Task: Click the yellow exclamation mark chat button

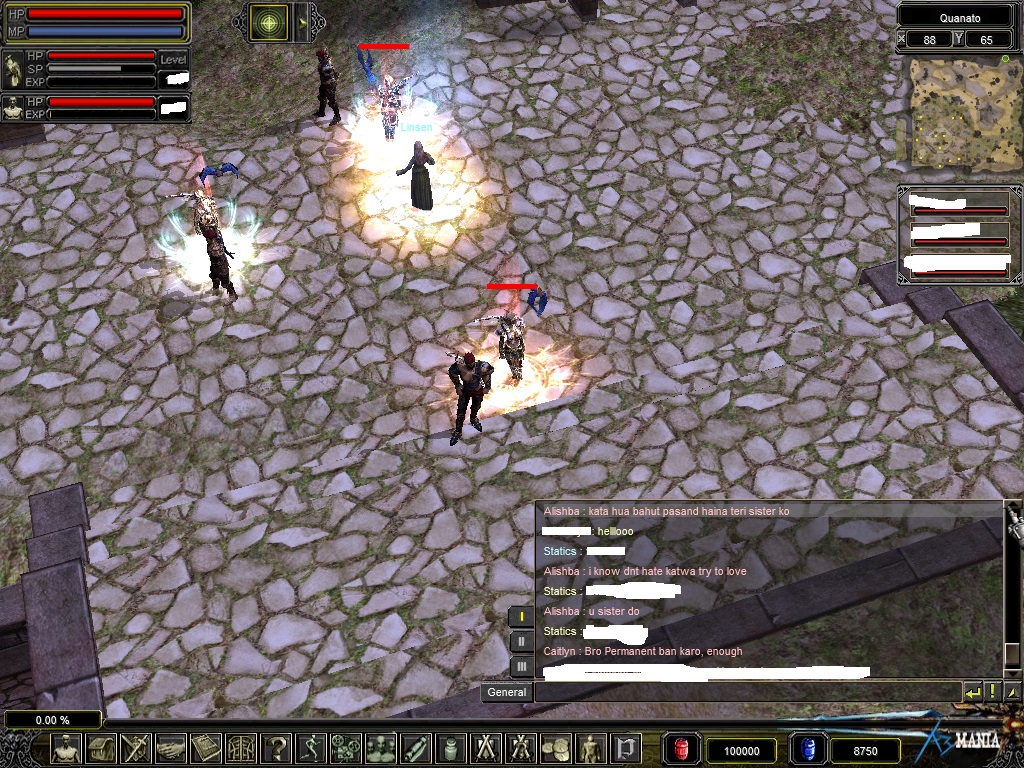Action: [992, 692]
